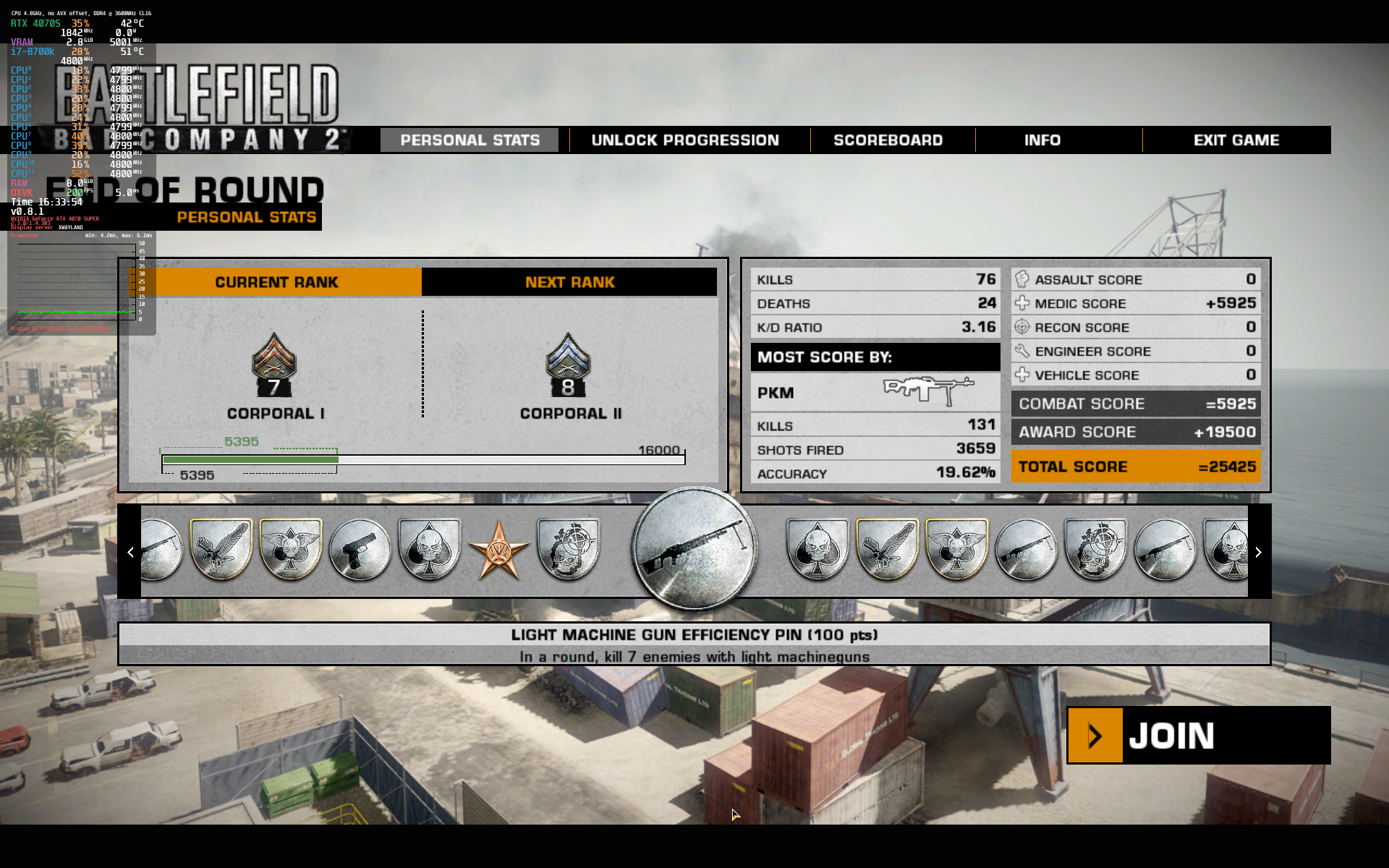Open the Info tab
The image size is (1389, 868).
coord(1042,140)
